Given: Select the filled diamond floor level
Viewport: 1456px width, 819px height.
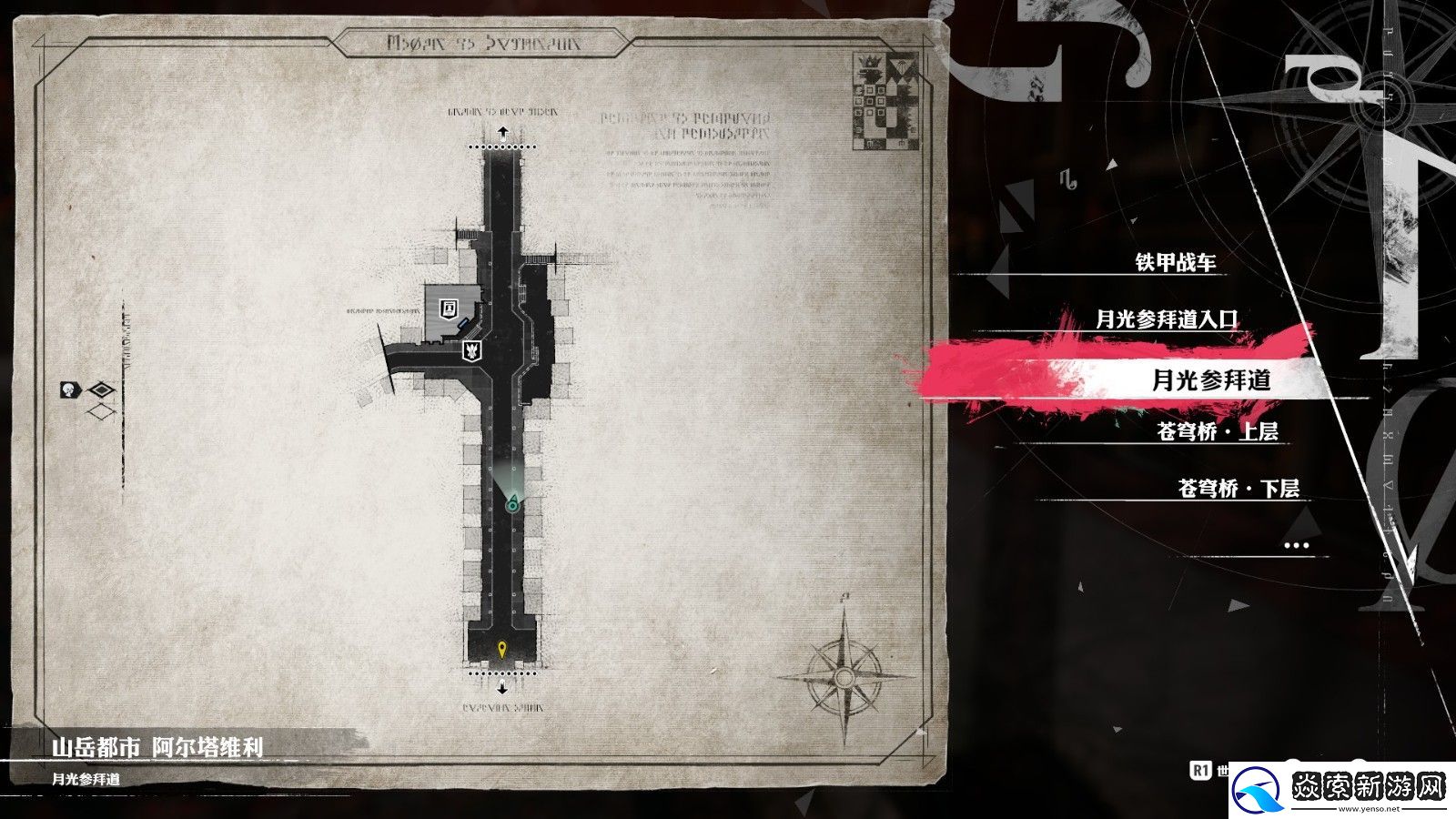Looking at the screenshot, I should 101,391.
